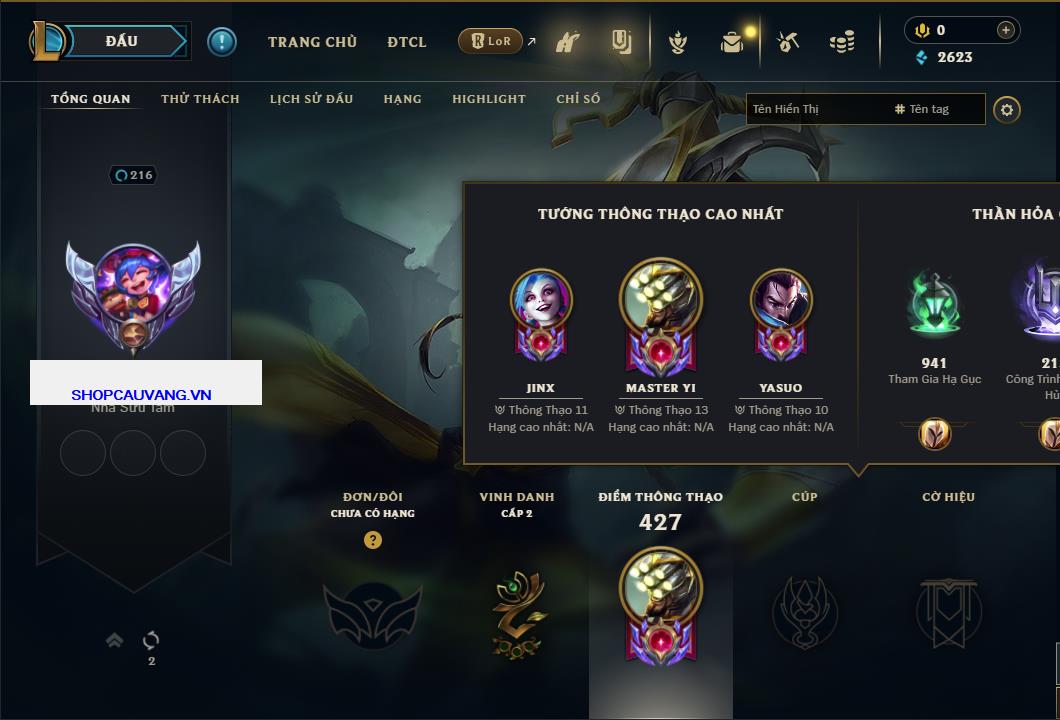Open the blue exclamation alert icon
The height and width of the screenshot is (720, 1060).
click(222, 42)
